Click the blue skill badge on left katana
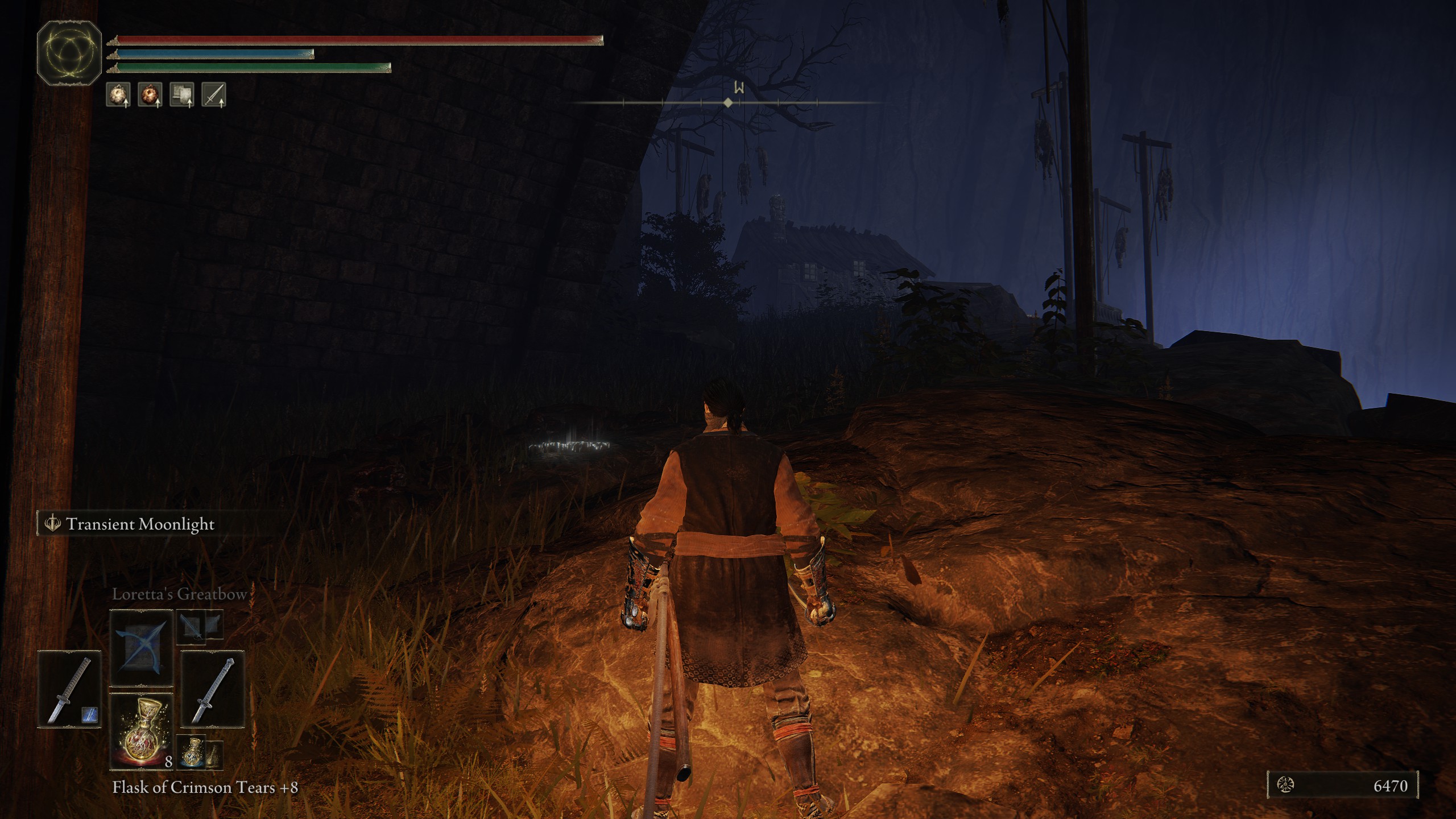Viewport: 1456px width, 819px height. click(x=89, y=715)
